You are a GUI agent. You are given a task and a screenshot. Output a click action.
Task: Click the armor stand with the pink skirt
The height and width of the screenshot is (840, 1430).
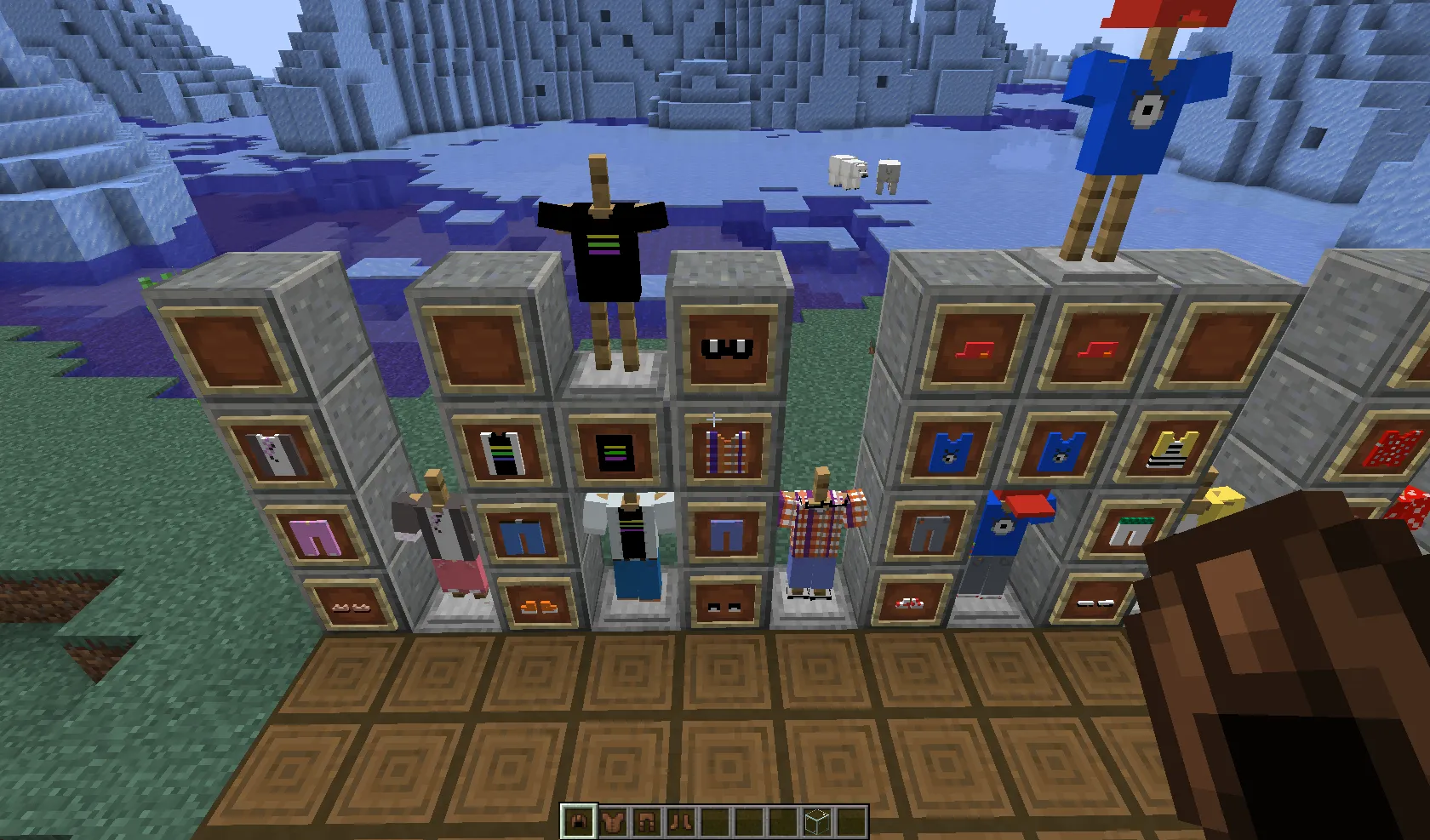coord(443,536)
